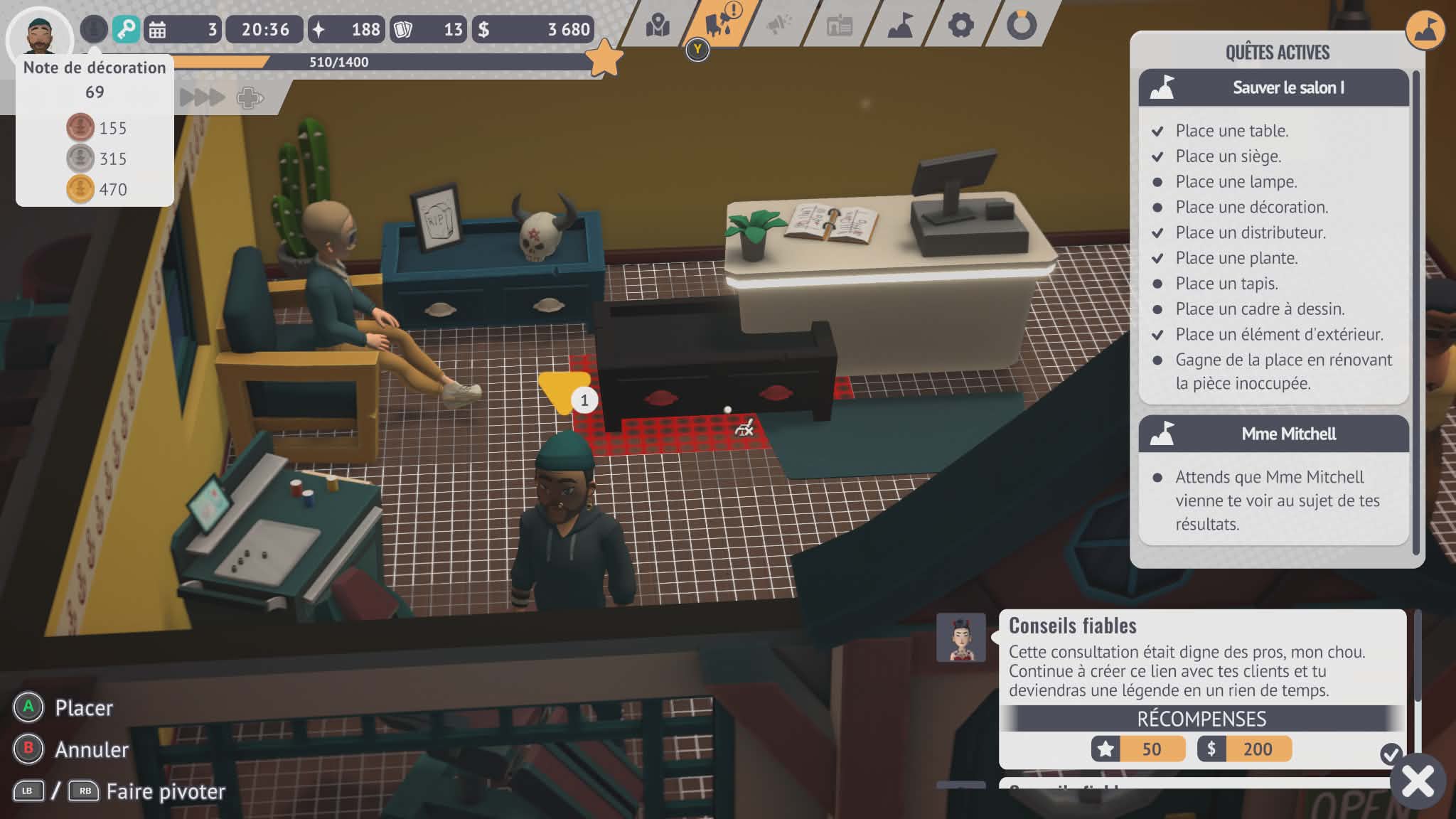Image resolution: width=1456 pixels, height=819 pixels.
Task: Set game speed with triple arrows
Action: click(202, 97)
